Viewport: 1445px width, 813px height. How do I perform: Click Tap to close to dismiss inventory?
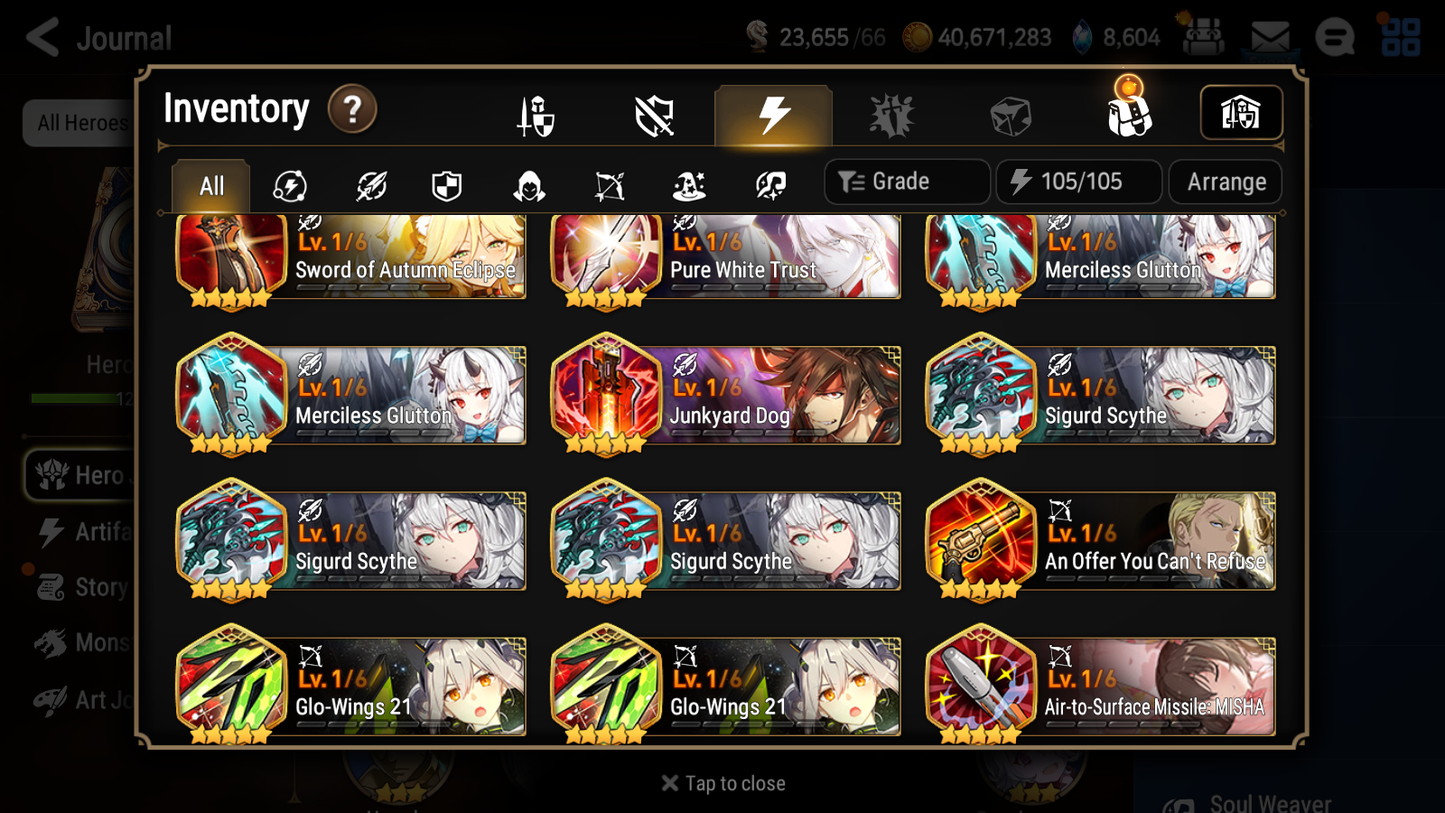tap(722, 783)
